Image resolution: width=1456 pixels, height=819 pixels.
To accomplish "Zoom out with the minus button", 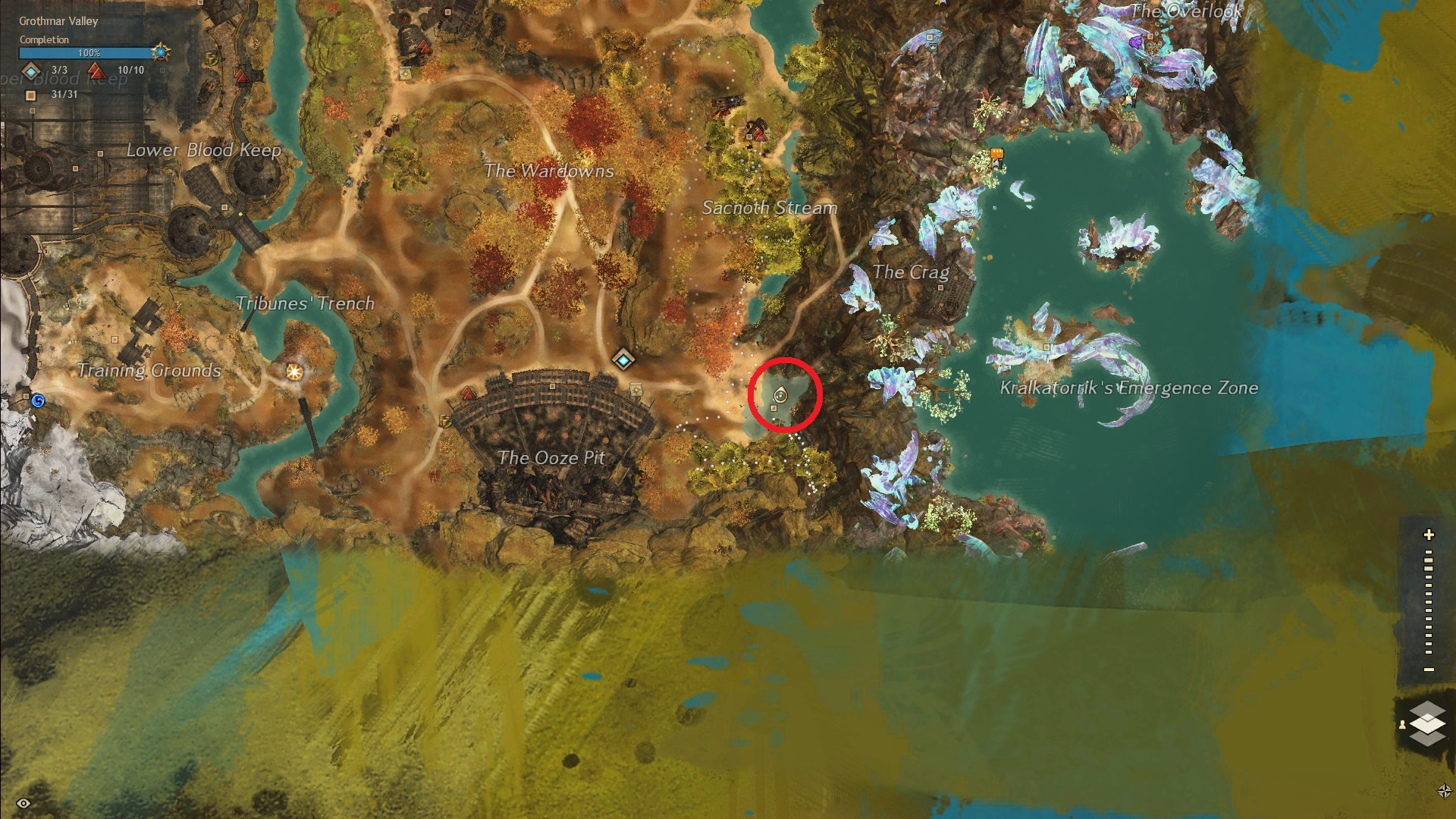I will click(x=1429, y=670).
